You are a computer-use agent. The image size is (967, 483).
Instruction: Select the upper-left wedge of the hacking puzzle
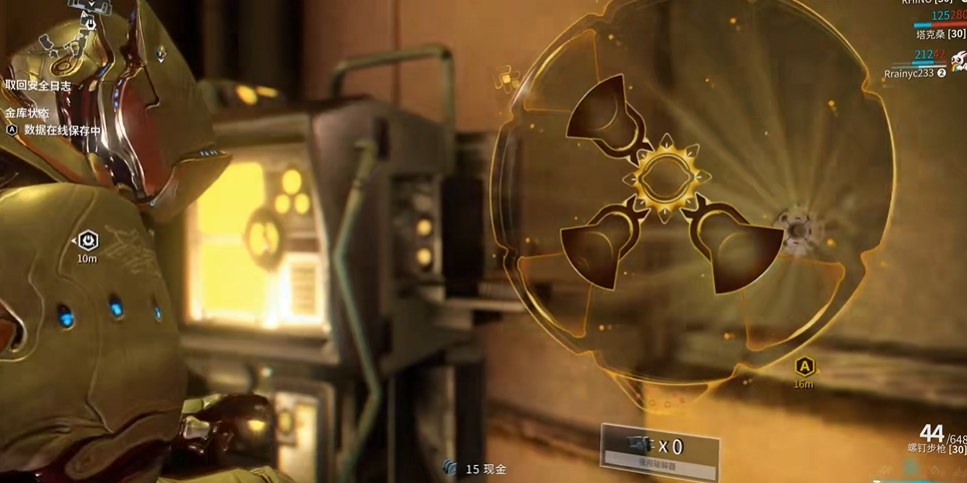(601, 118)
